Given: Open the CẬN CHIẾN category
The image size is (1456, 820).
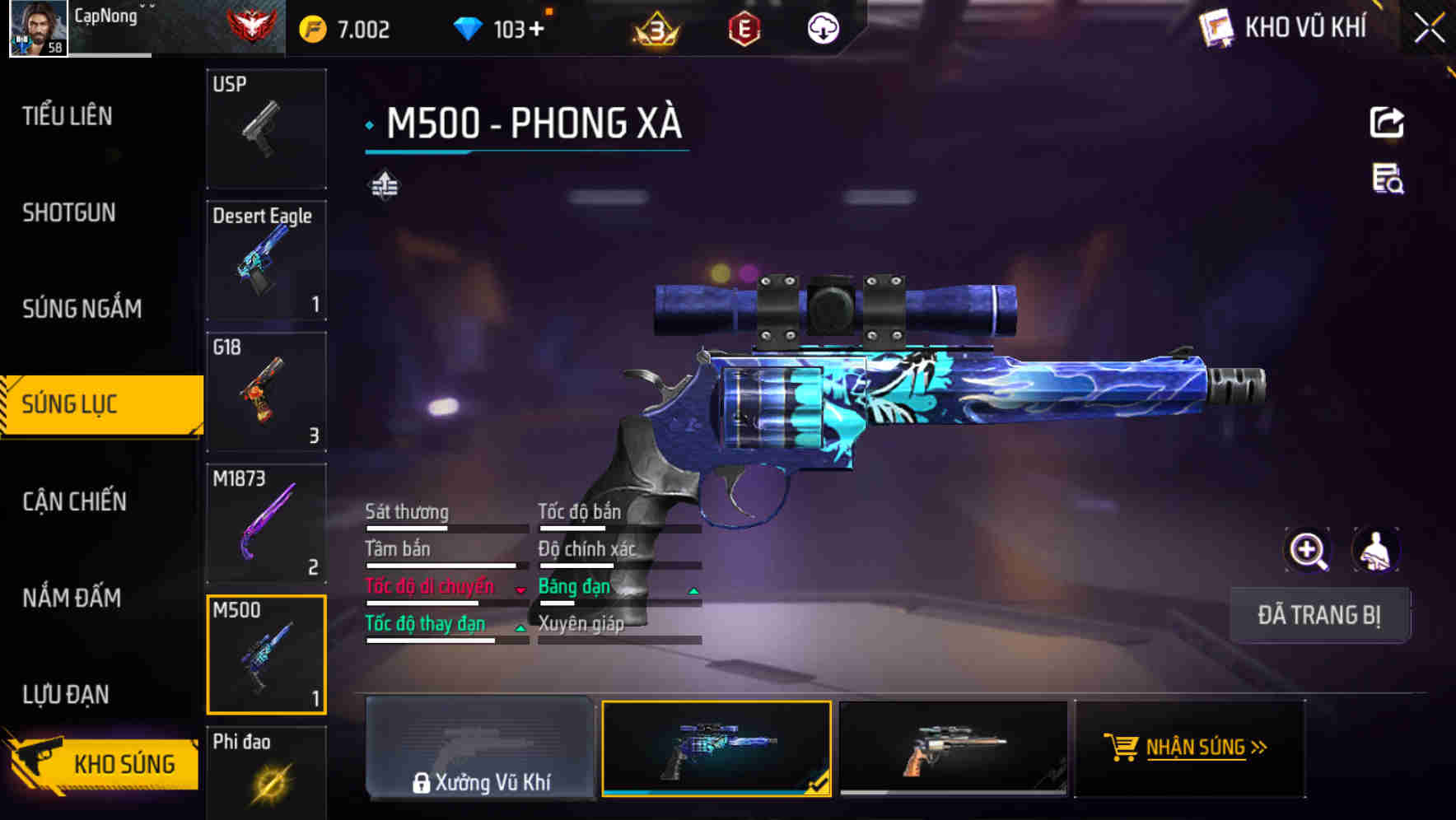Looking at the screenshot, I should (72, 501).
